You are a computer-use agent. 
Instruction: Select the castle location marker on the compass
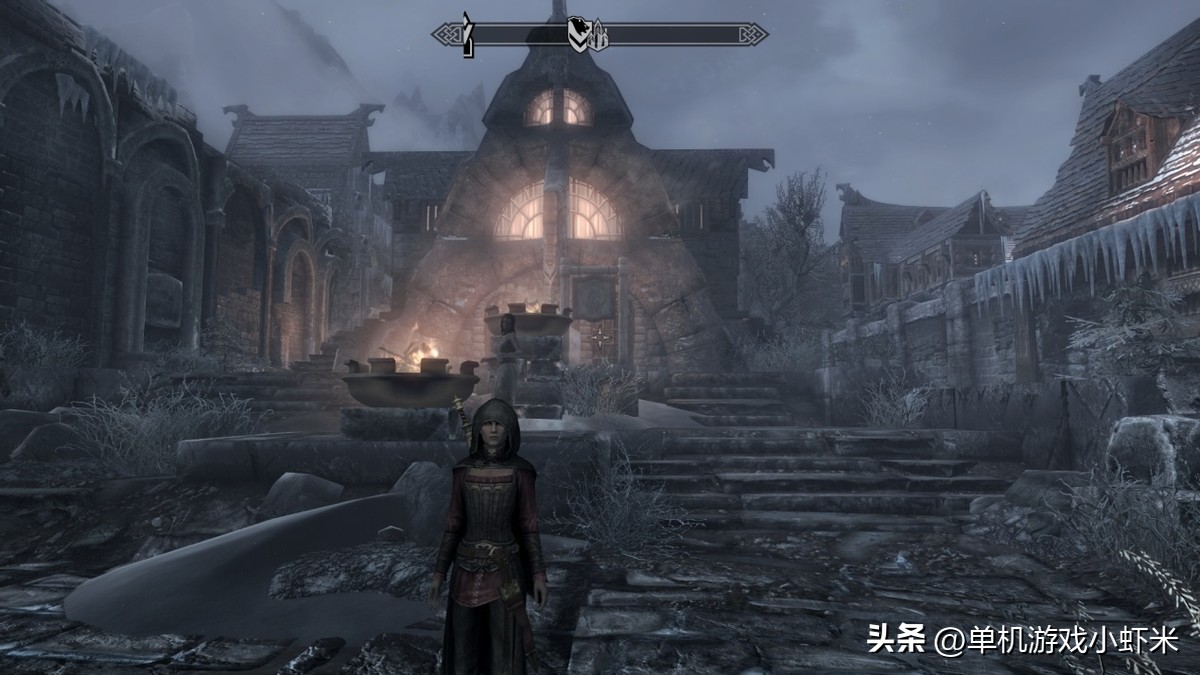tap(597, 39)
